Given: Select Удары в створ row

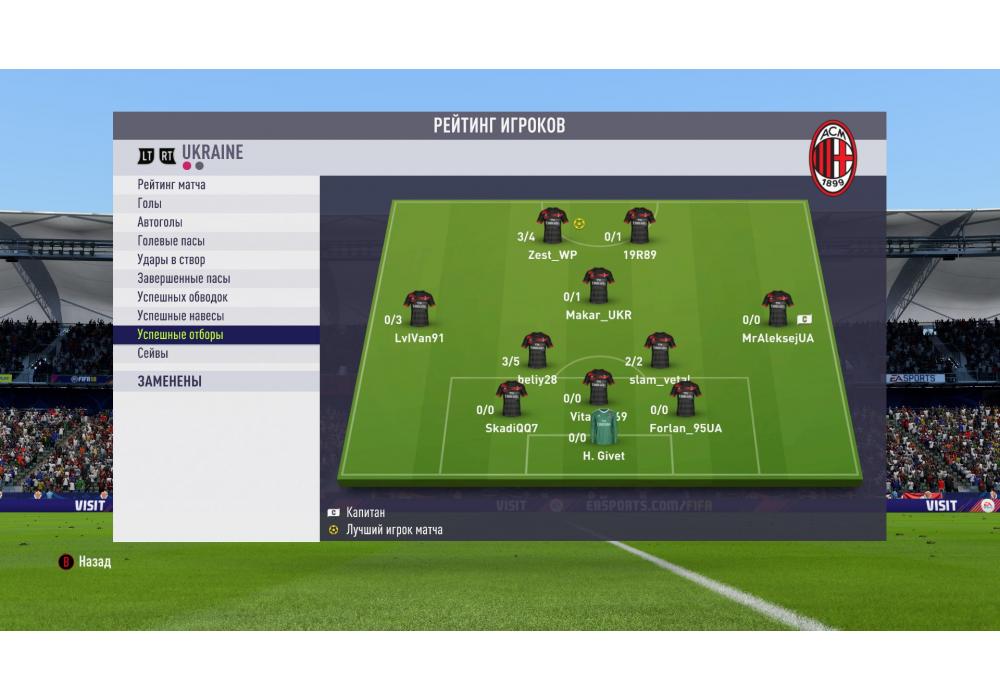Looking at the screenshot, I should [216, 260].
